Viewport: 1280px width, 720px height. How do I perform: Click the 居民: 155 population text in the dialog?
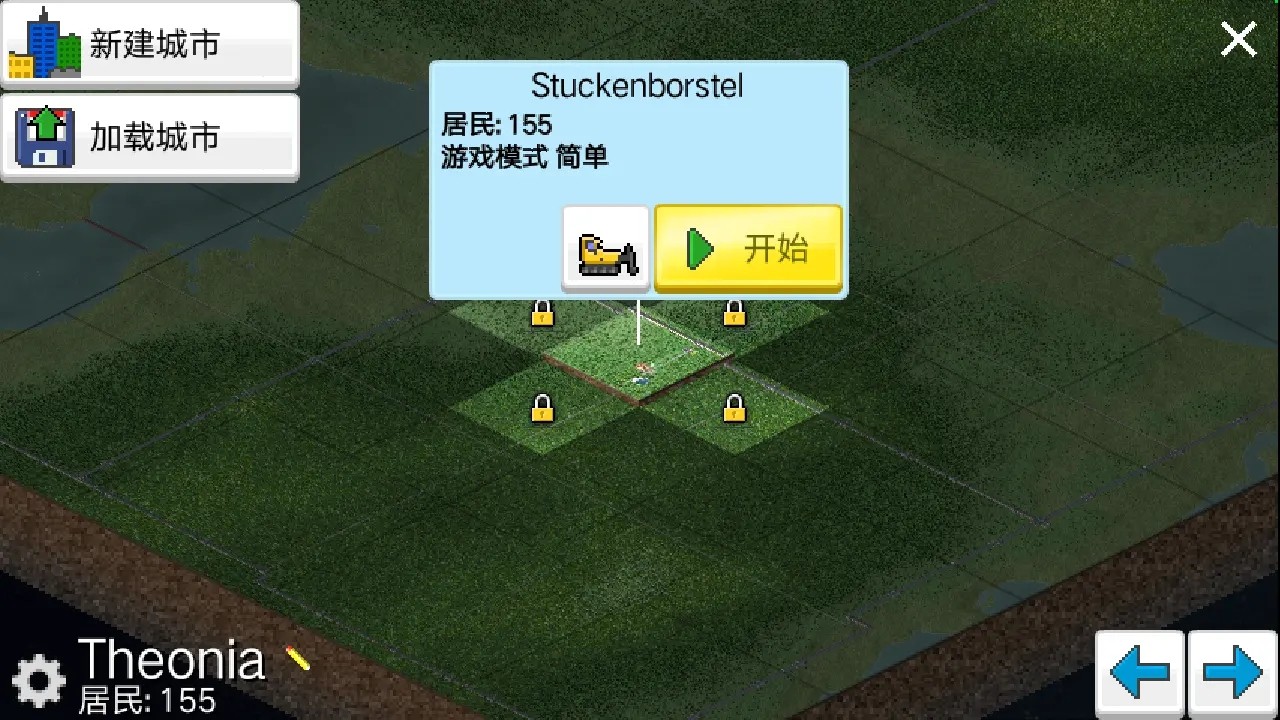click(x=496, y=125)
